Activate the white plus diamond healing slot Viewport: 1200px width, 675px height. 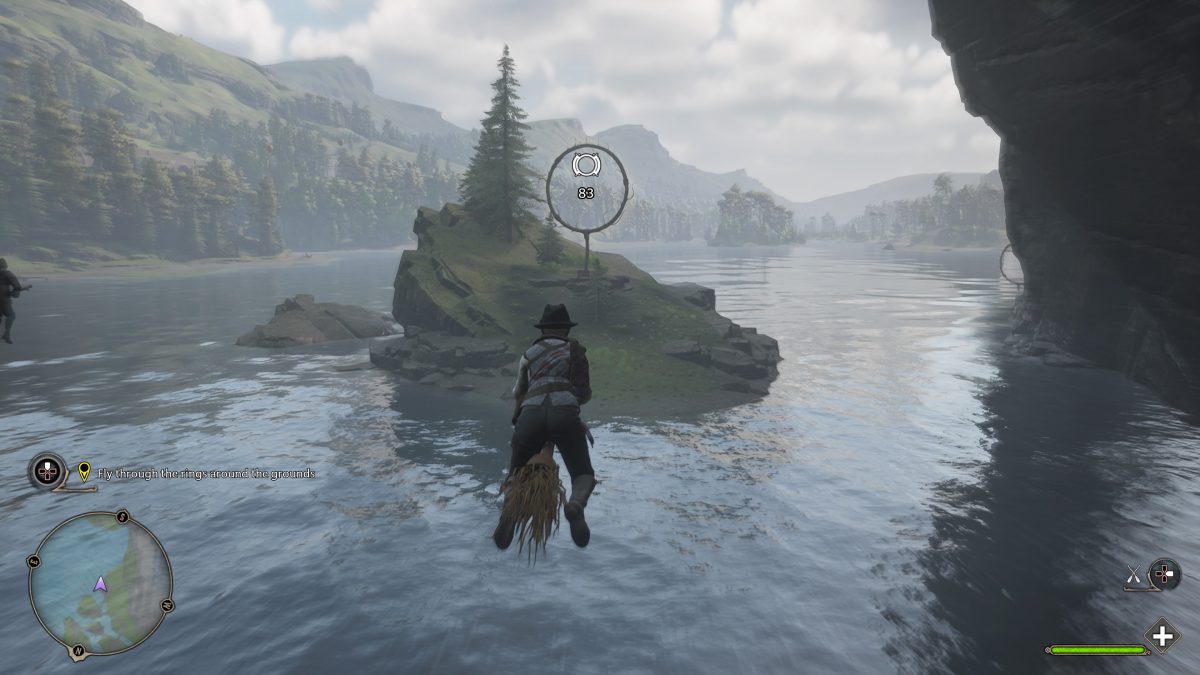[x=1161, y=636]
